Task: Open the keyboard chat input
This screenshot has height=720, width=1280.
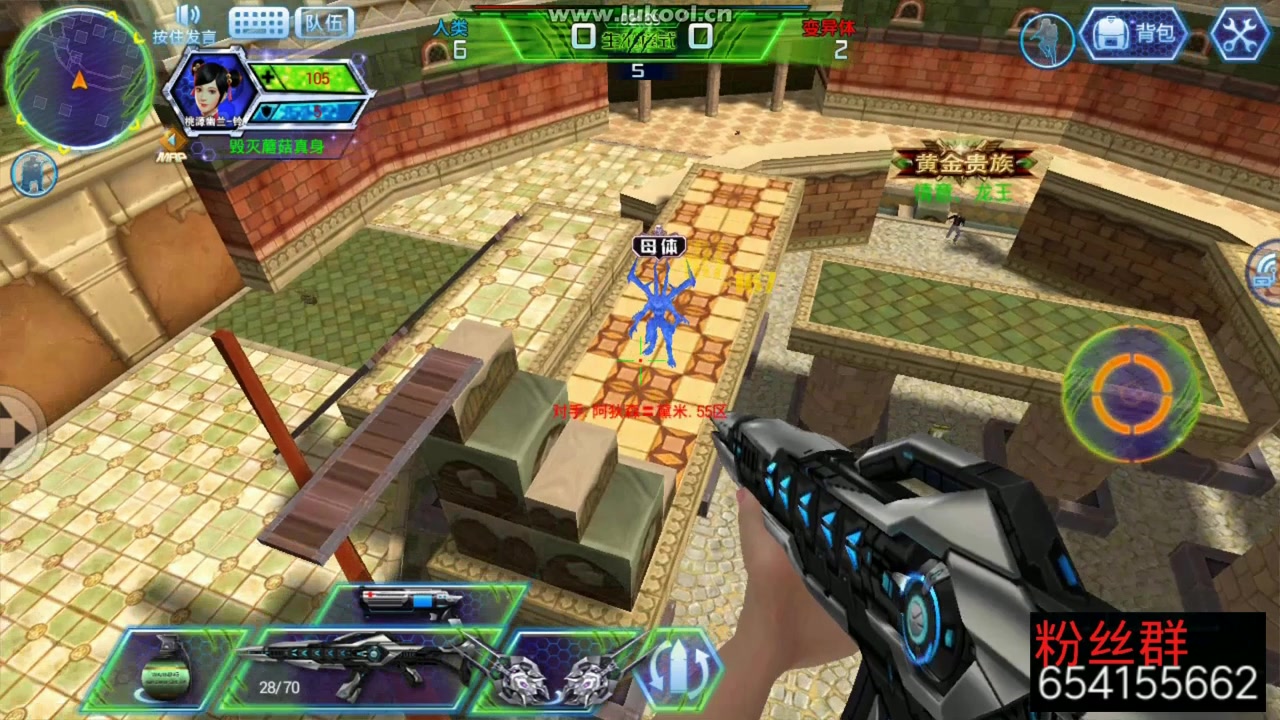Action: 258,22
